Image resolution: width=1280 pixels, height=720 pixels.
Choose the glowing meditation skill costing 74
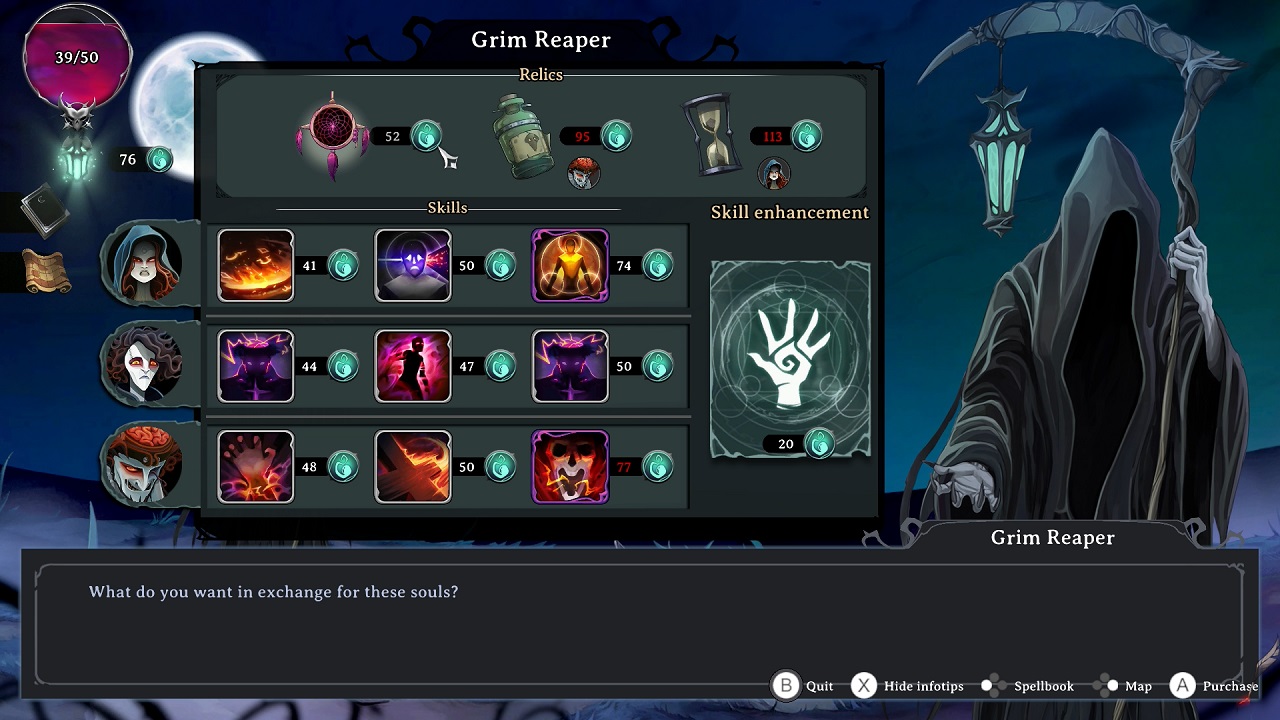(x=570, y=265)
